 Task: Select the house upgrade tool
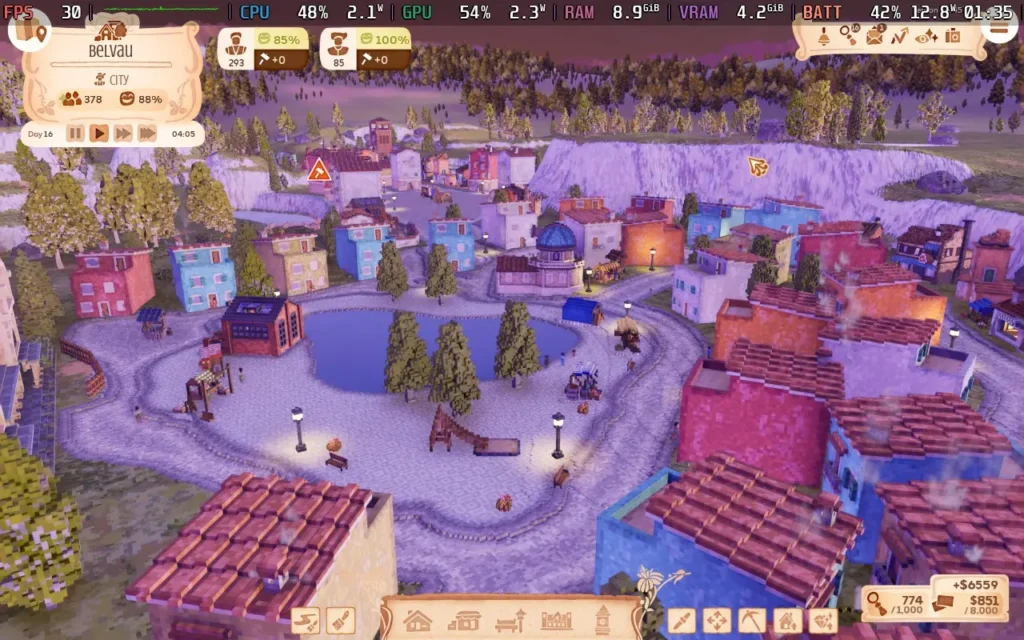pyautogui.click(x=787, y=620)
